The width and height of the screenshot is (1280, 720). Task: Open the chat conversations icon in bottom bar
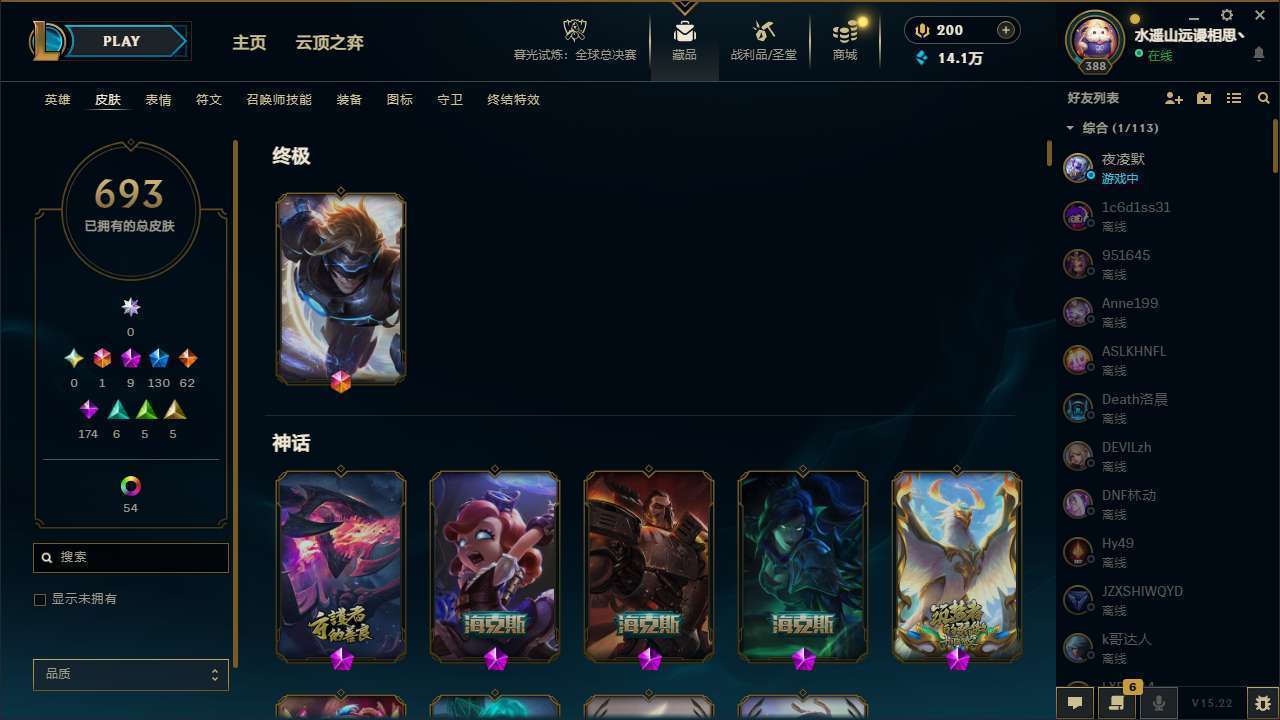[x=1075, y=703]
